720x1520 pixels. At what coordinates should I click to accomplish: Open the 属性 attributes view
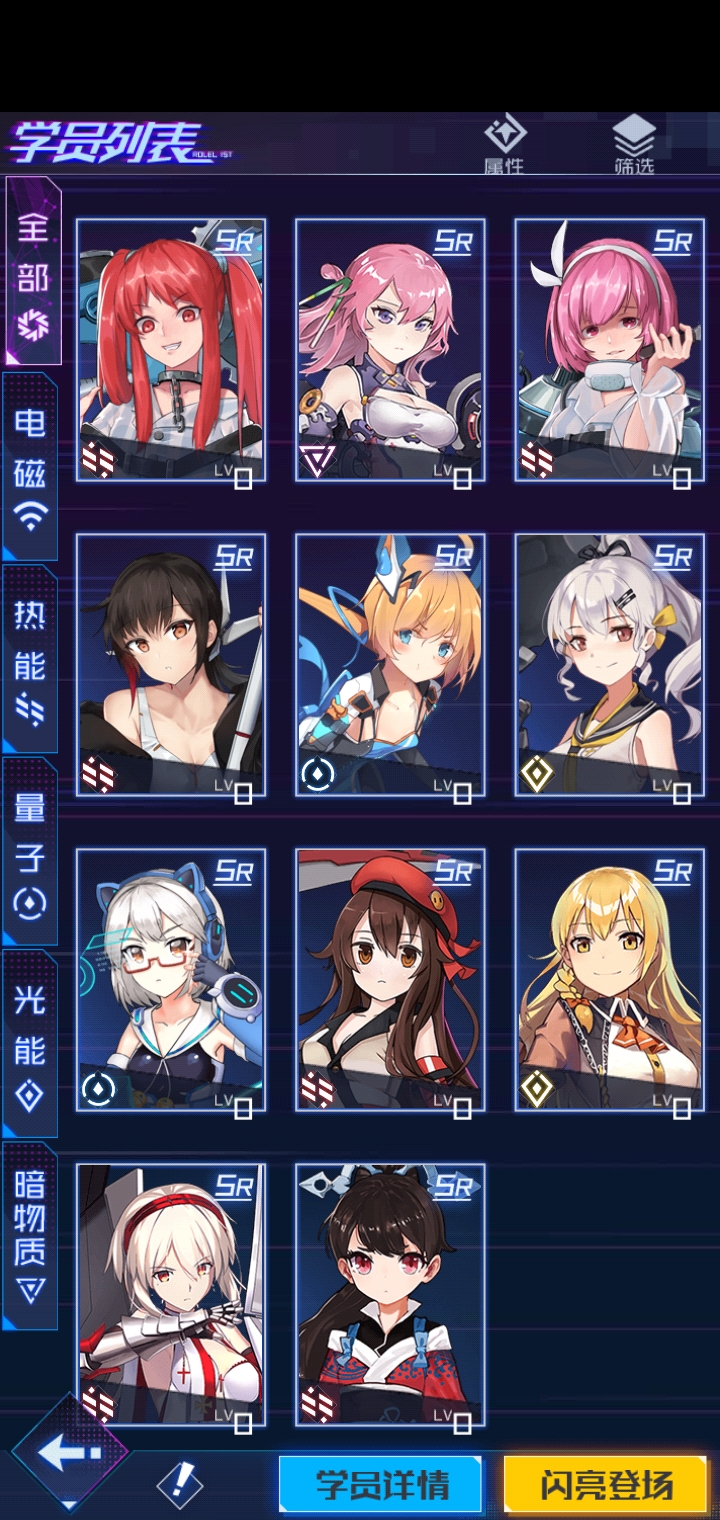(504, 145)
